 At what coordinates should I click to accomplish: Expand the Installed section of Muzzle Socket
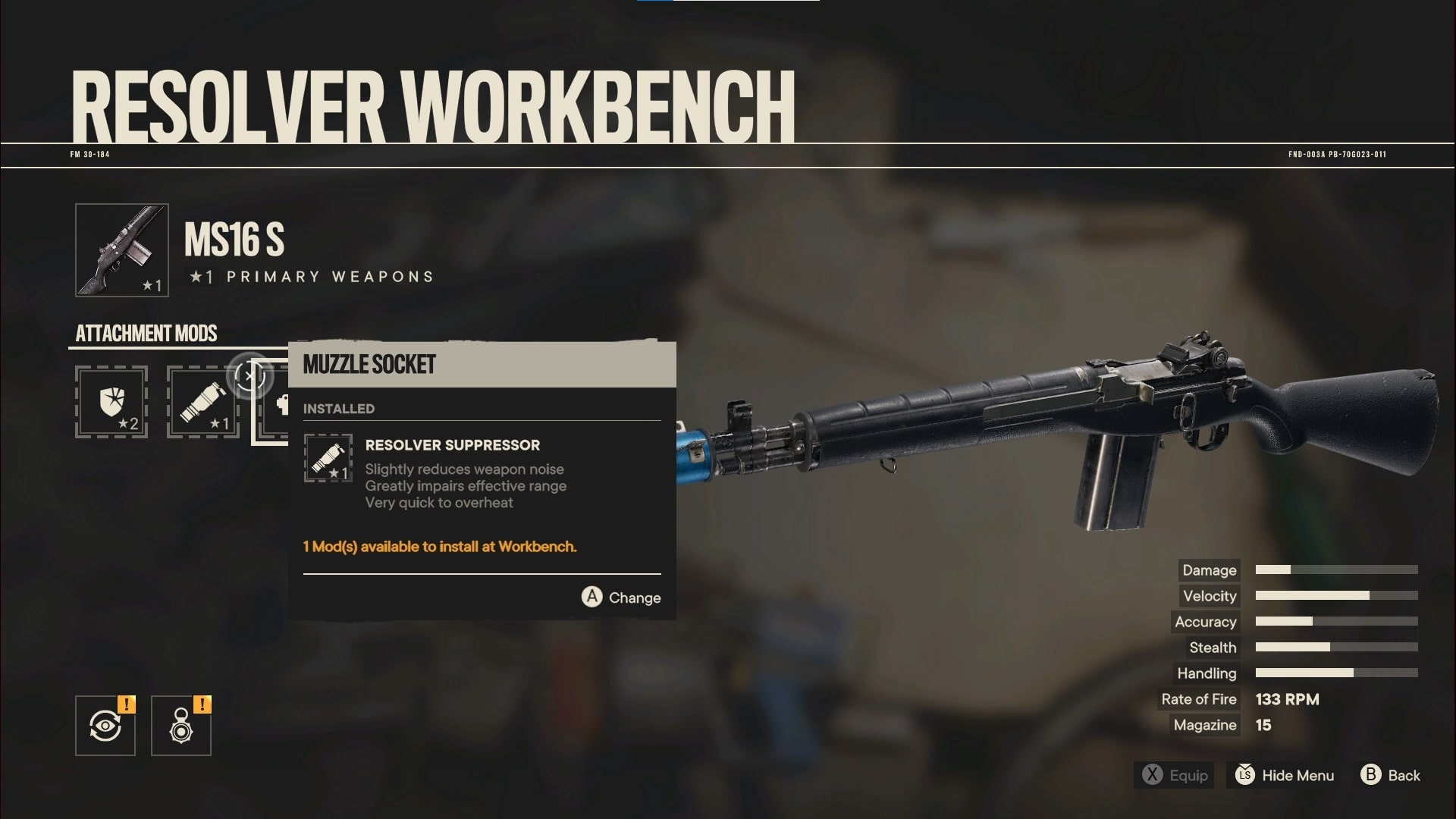tap(338, 408)
